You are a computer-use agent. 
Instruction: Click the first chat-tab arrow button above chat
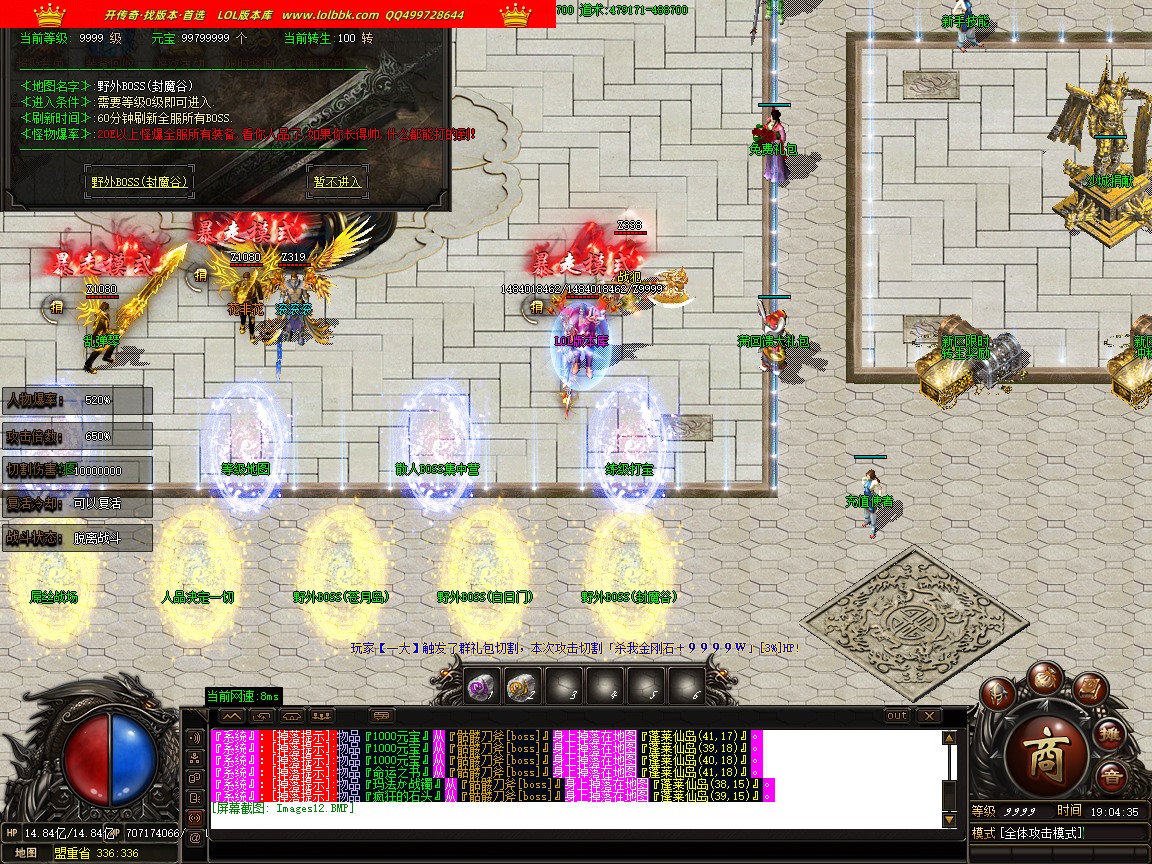[231, 716]
